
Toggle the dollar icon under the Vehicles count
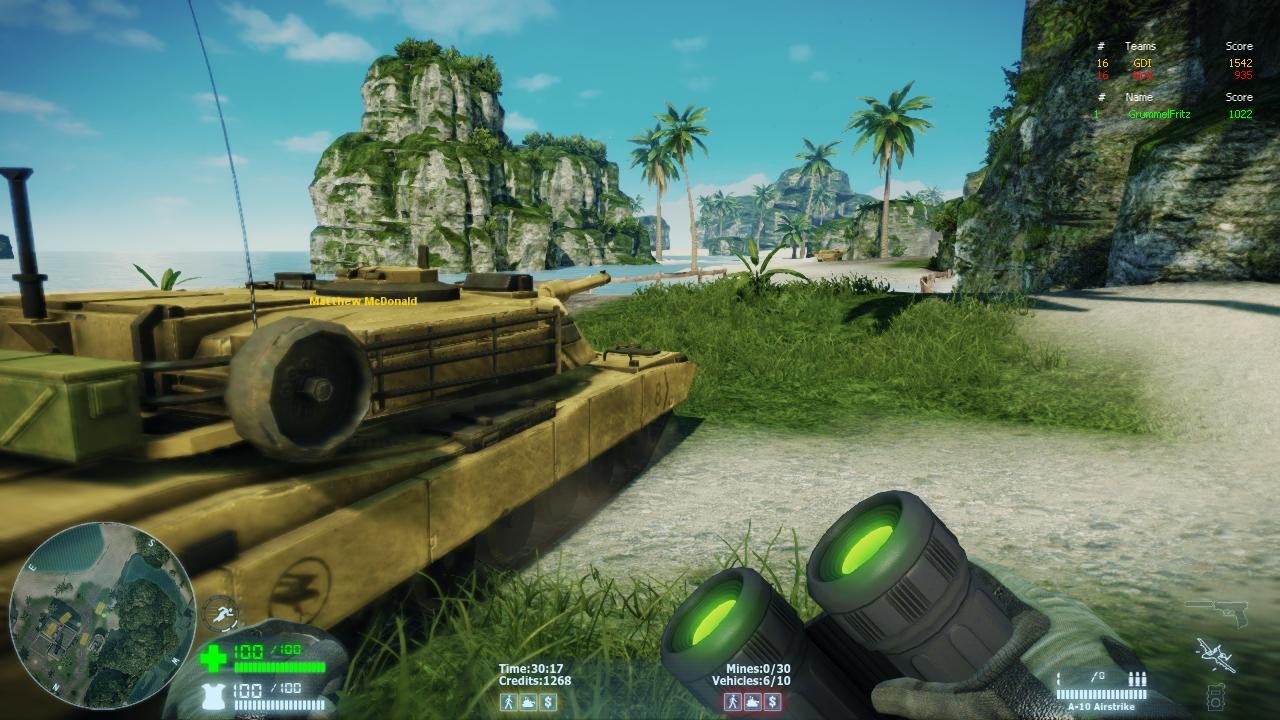[772, 702]
